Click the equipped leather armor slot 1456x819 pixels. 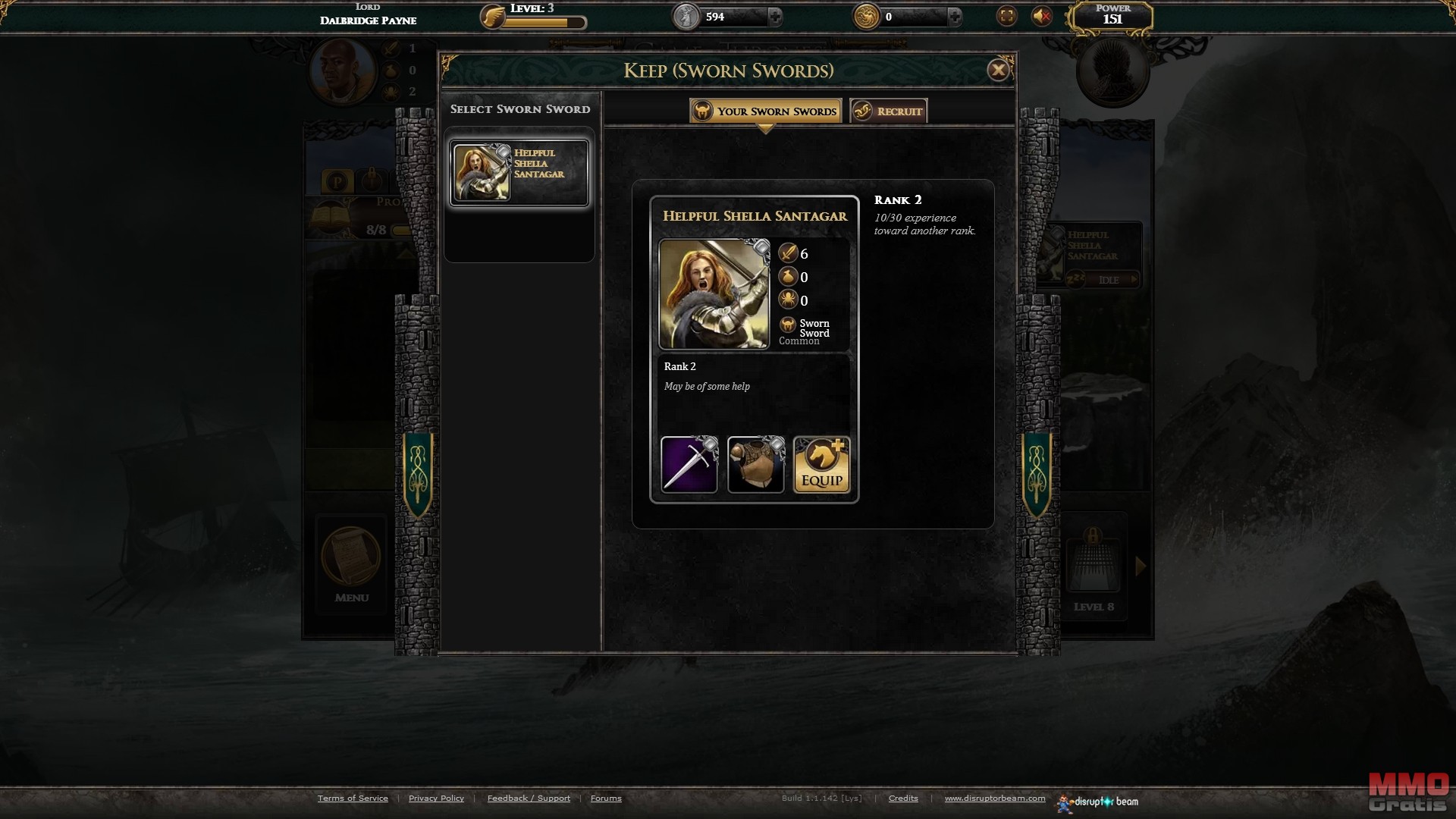click(755, 465)
